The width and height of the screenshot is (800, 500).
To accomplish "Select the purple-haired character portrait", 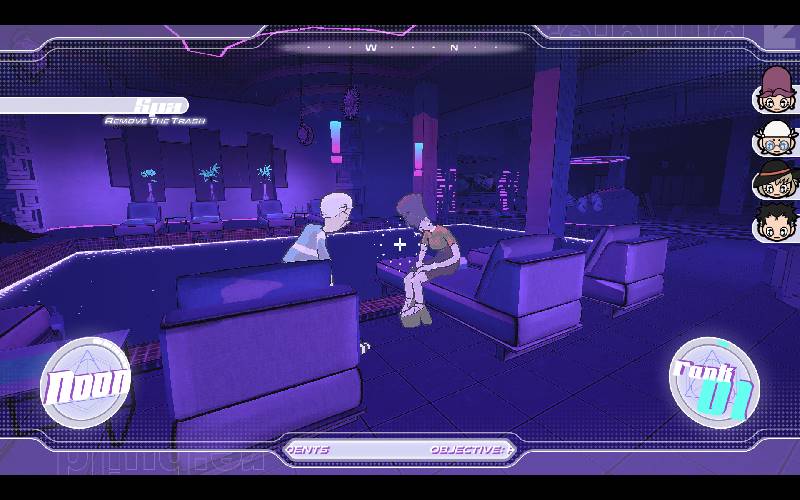I will pyautogui.click(x=774, y=90).
